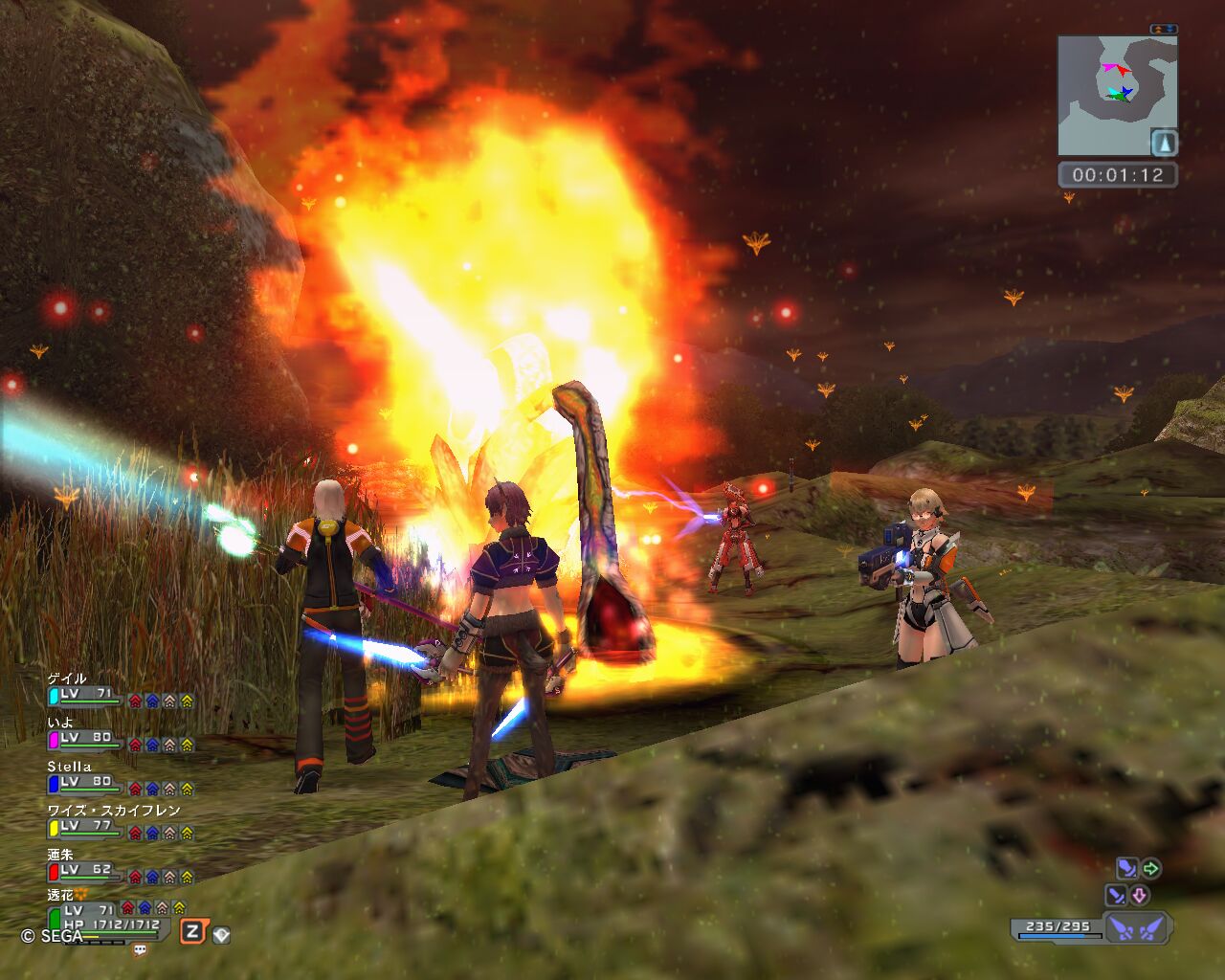The image size is (1225, 980).
Task: Click the compass arrow button on the minimap
Action: coord(1164,144)
